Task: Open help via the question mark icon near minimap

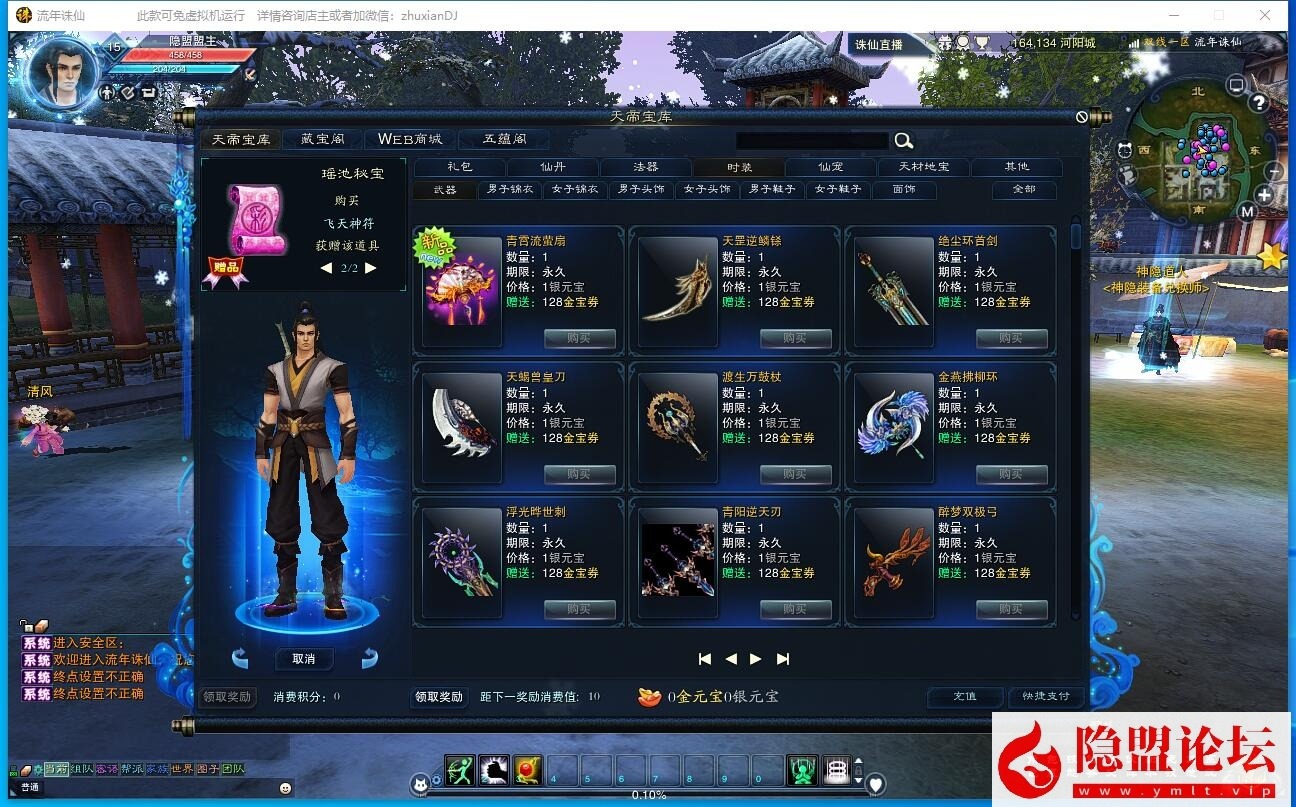Action: (1258, 102)
